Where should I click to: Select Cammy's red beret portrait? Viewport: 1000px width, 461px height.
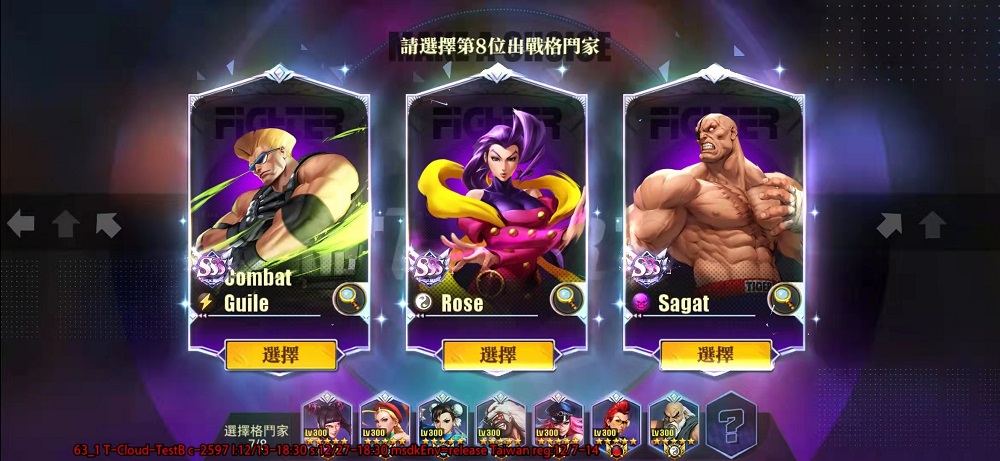coord(385,419)
